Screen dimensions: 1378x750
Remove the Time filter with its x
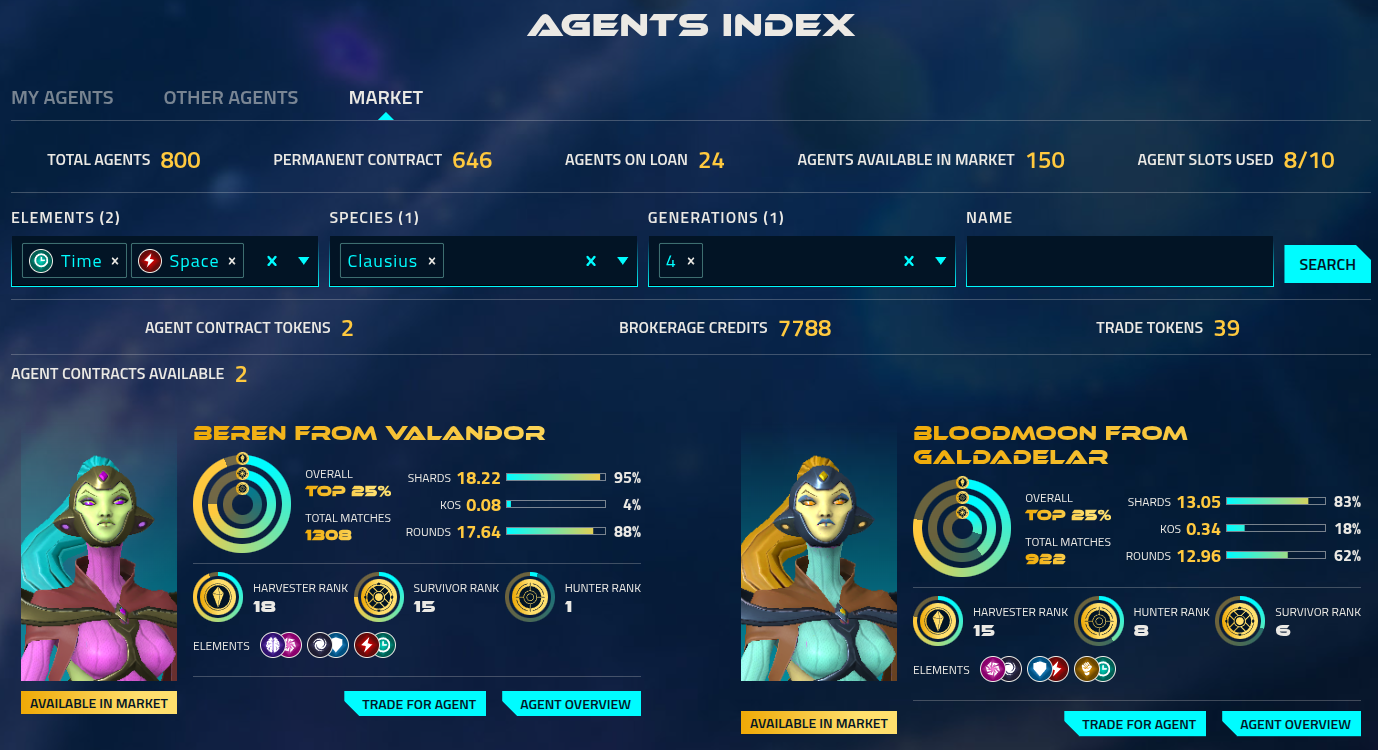click(x=115, y=260)
